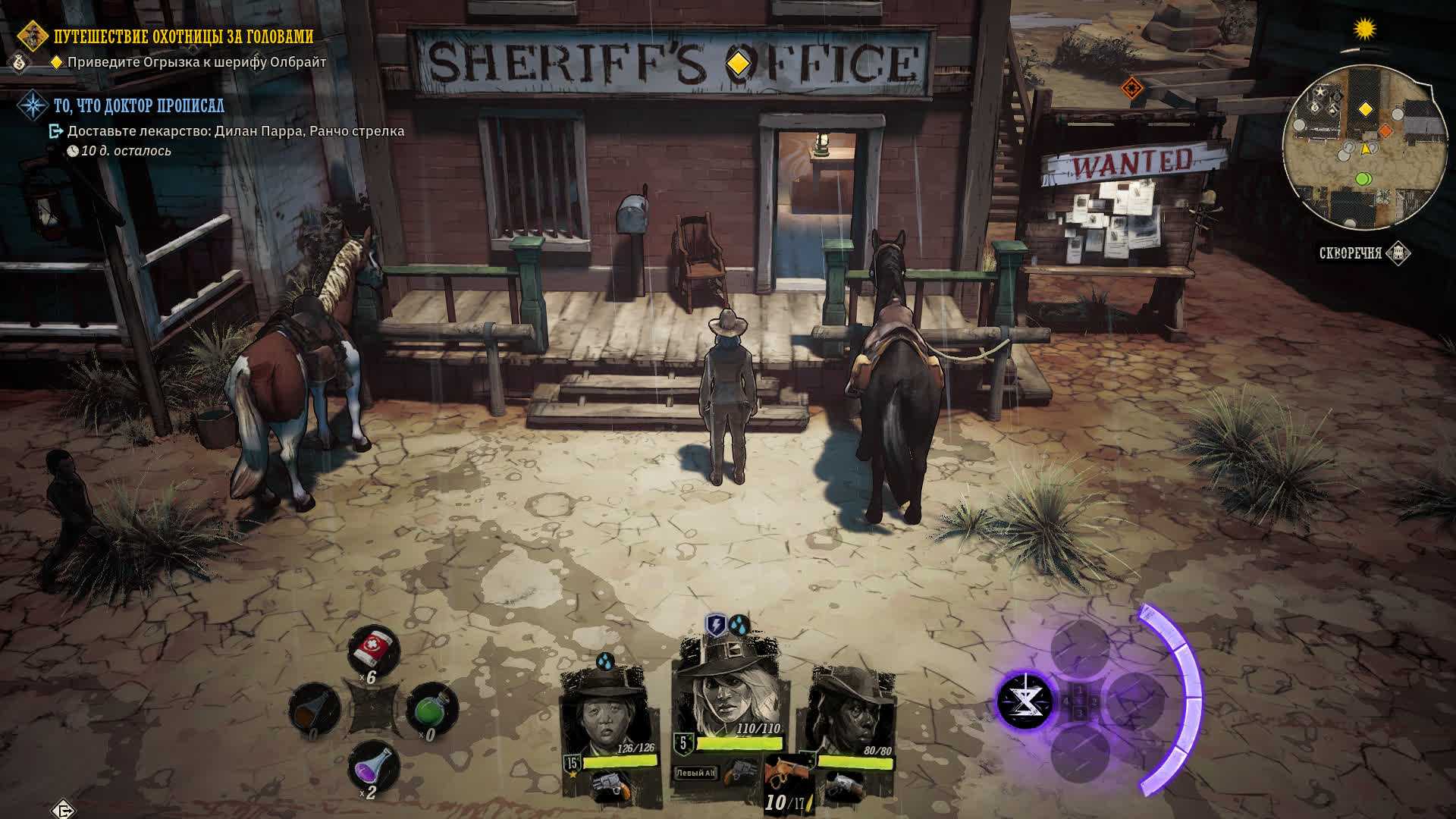Click the exit icon in the bottom-left corner
Viewport: 1456px width, 819px height.
tap(64, 810)
